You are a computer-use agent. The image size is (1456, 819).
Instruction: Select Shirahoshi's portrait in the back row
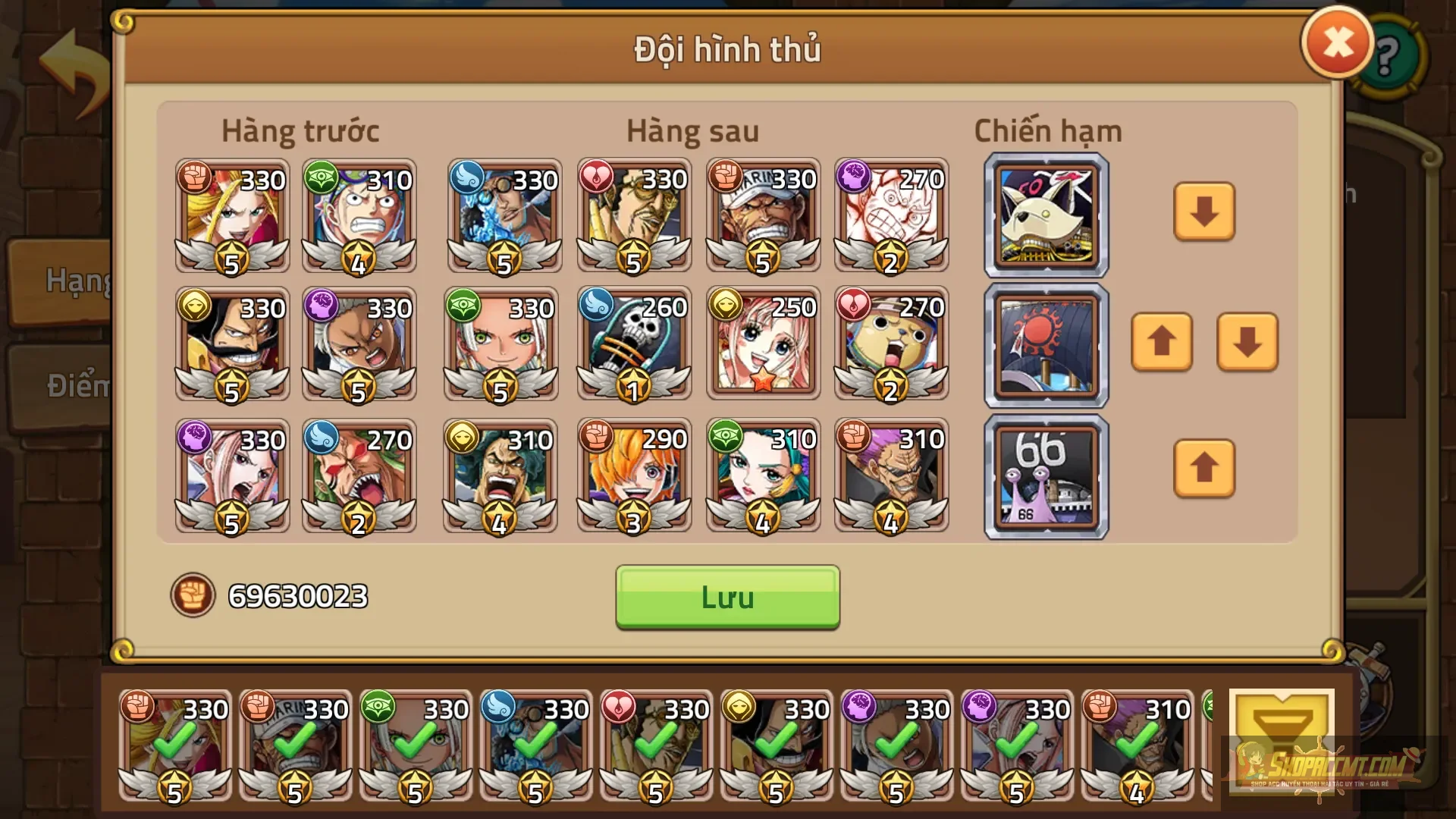[x=763, y=345]
